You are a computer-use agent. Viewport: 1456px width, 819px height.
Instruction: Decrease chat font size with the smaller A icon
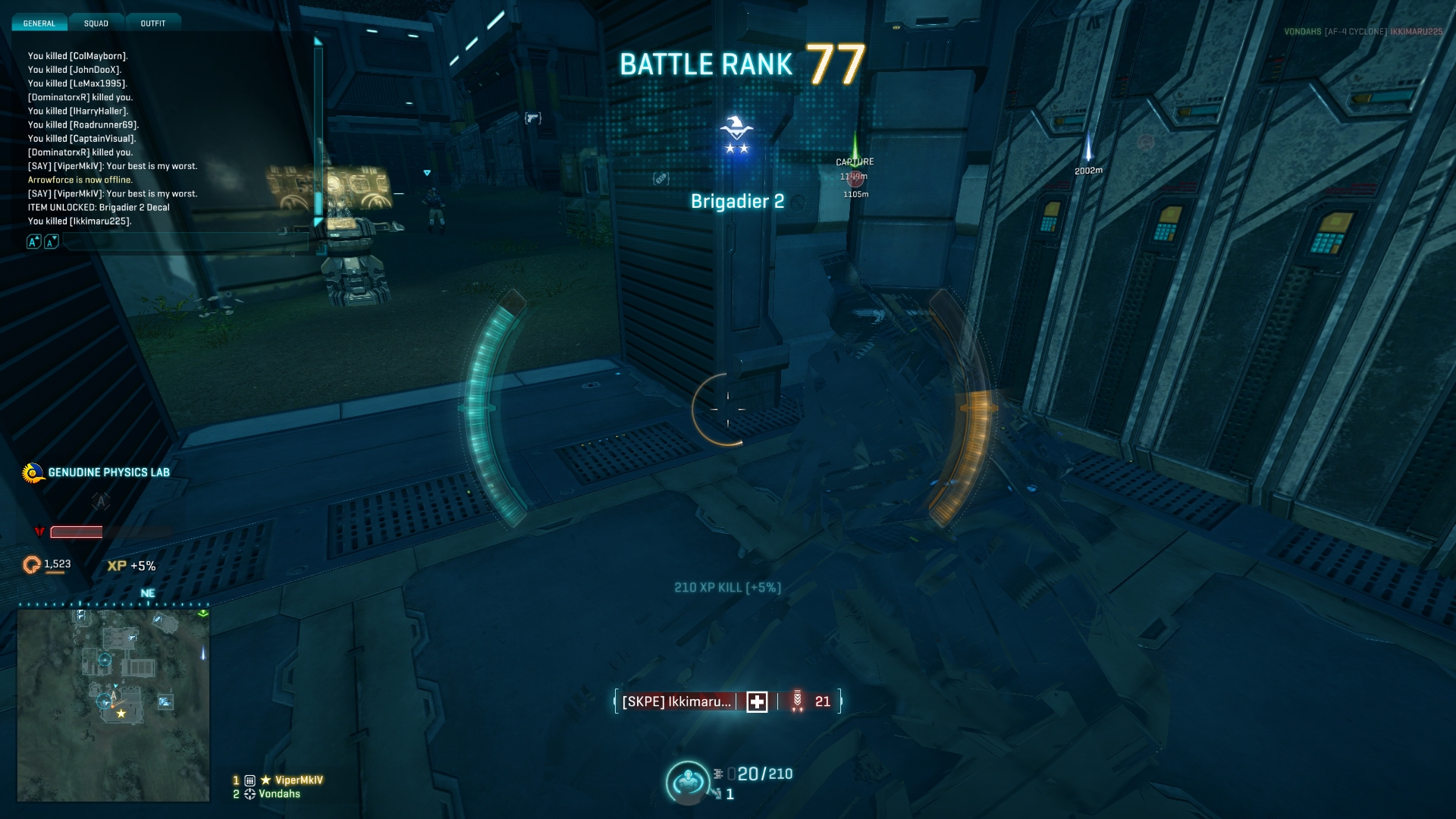point(51,242)
